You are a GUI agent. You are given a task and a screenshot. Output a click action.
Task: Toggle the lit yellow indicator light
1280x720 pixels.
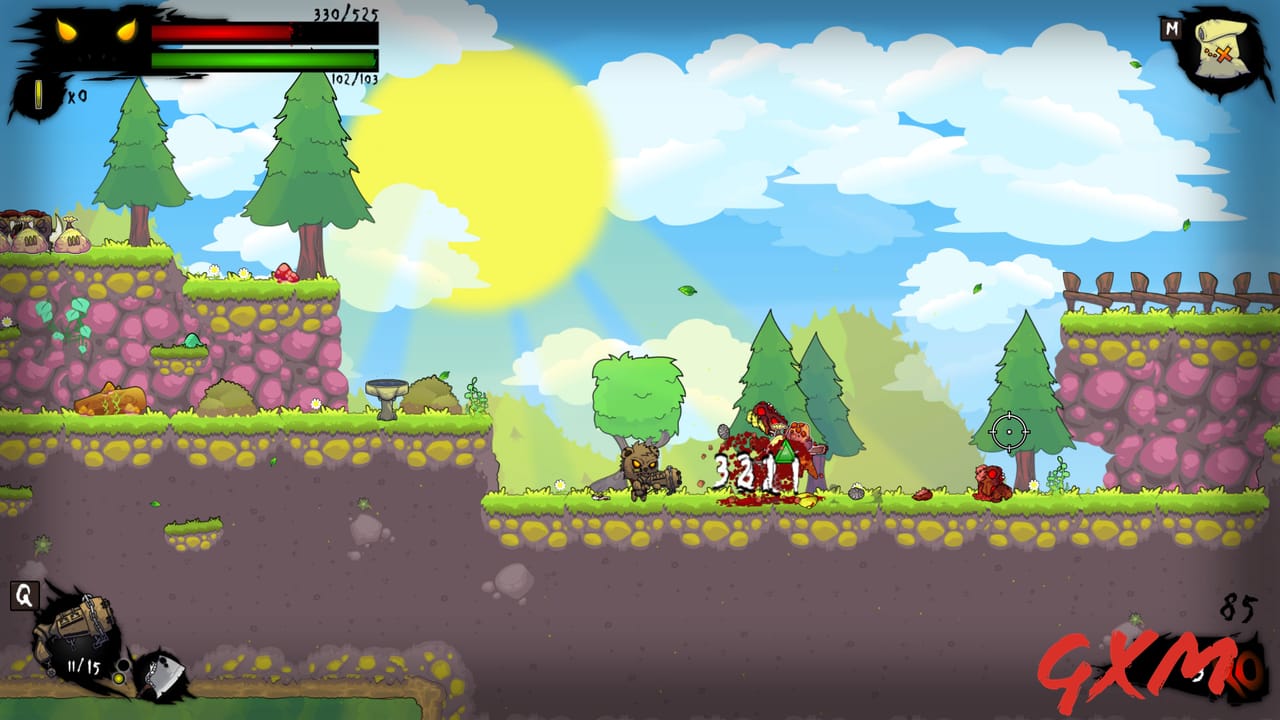click(x=120, y=678)
